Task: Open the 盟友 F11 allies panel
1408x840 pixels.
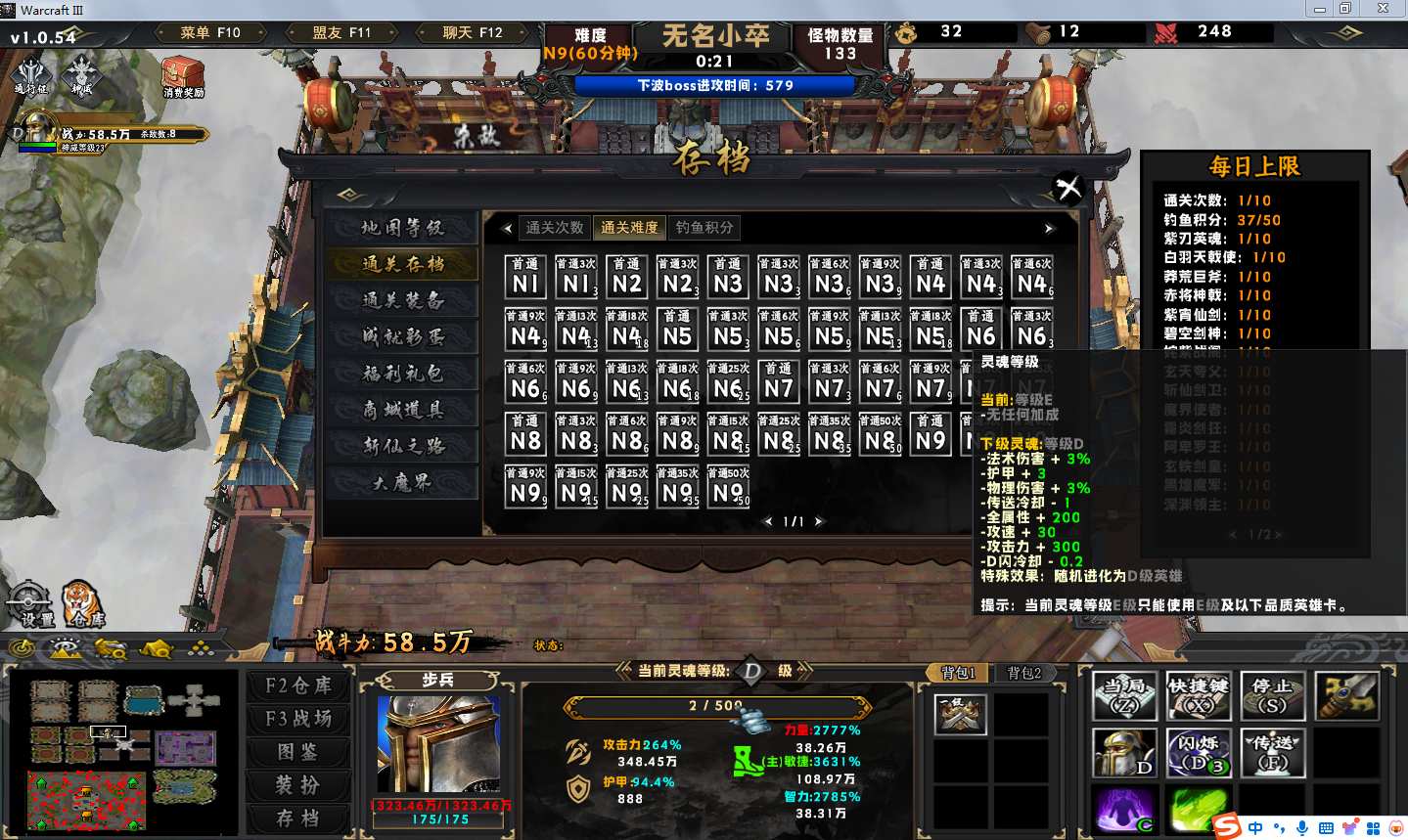Action: pyautogui.click(x=341, y=32)
